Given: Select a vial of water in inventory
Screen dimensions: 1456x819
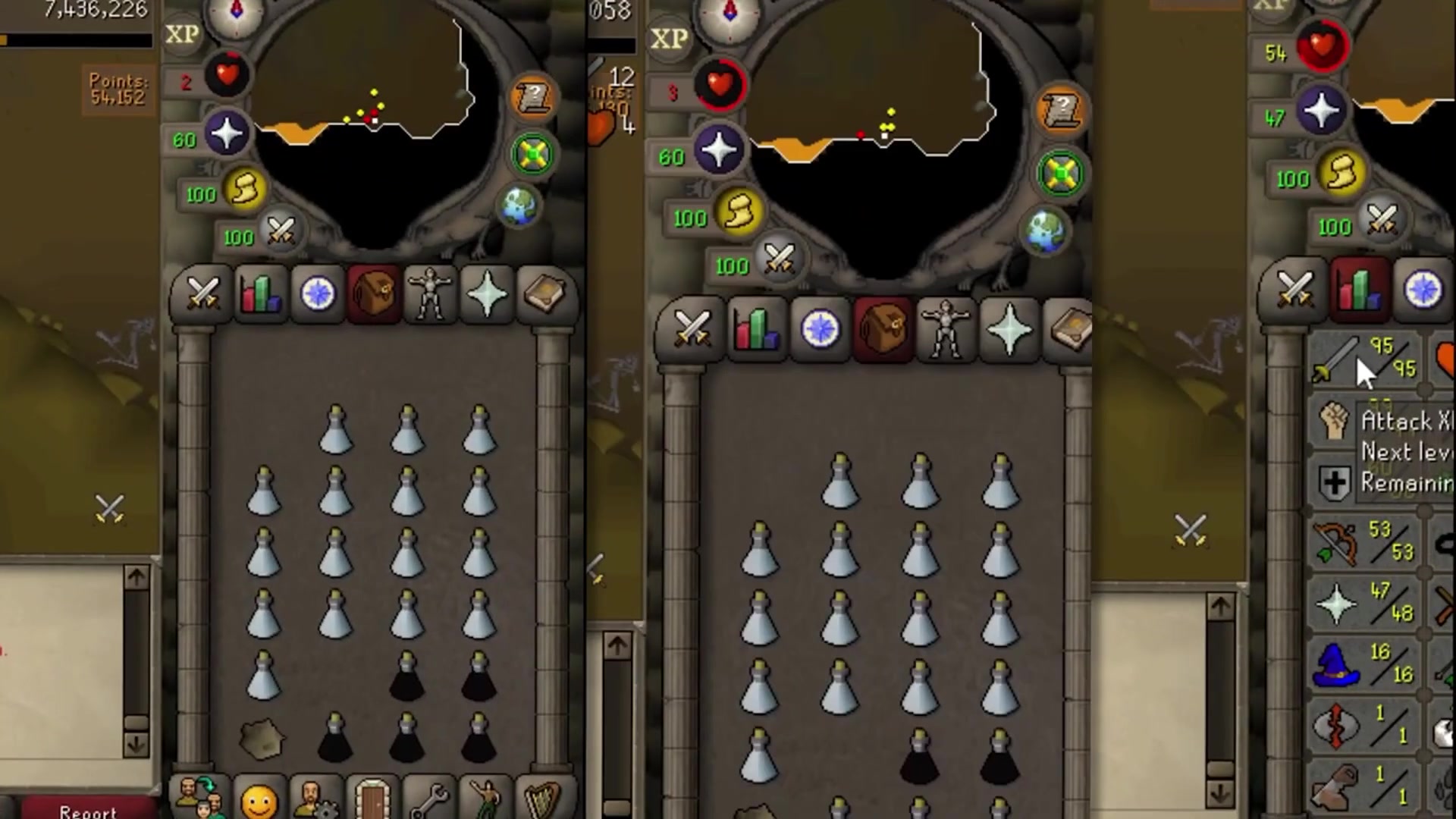Looking at the screenshot, I should [x=337, y=428].
